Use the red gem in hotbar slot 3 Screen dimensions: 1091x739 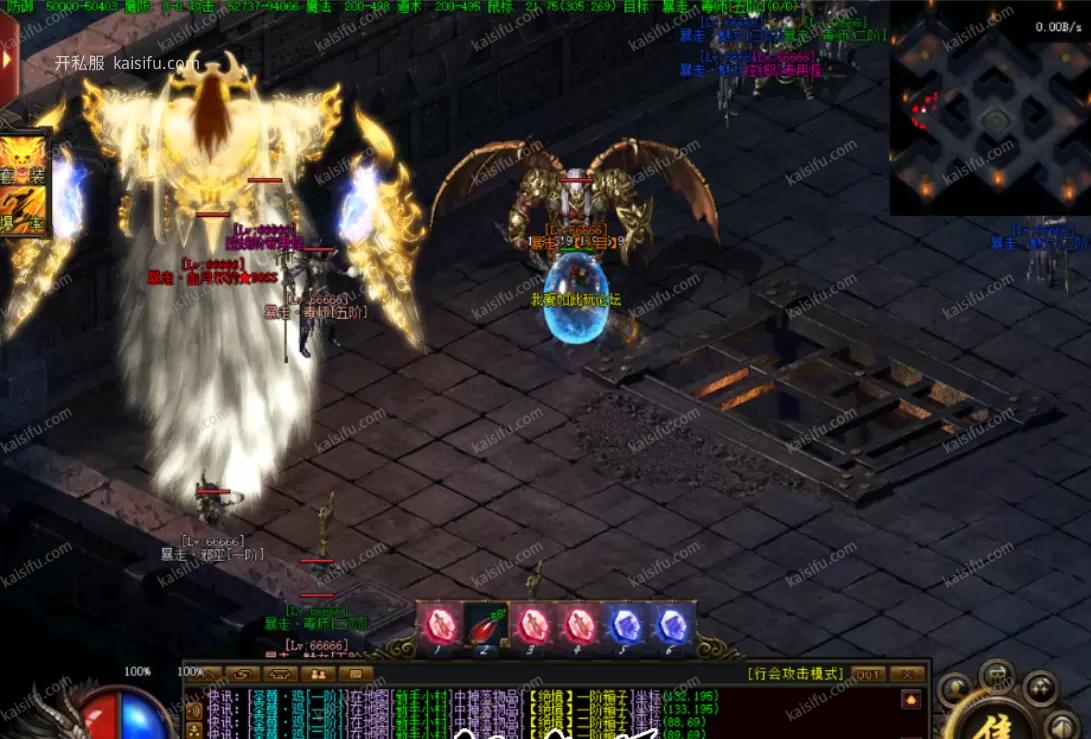pos(533,627)
